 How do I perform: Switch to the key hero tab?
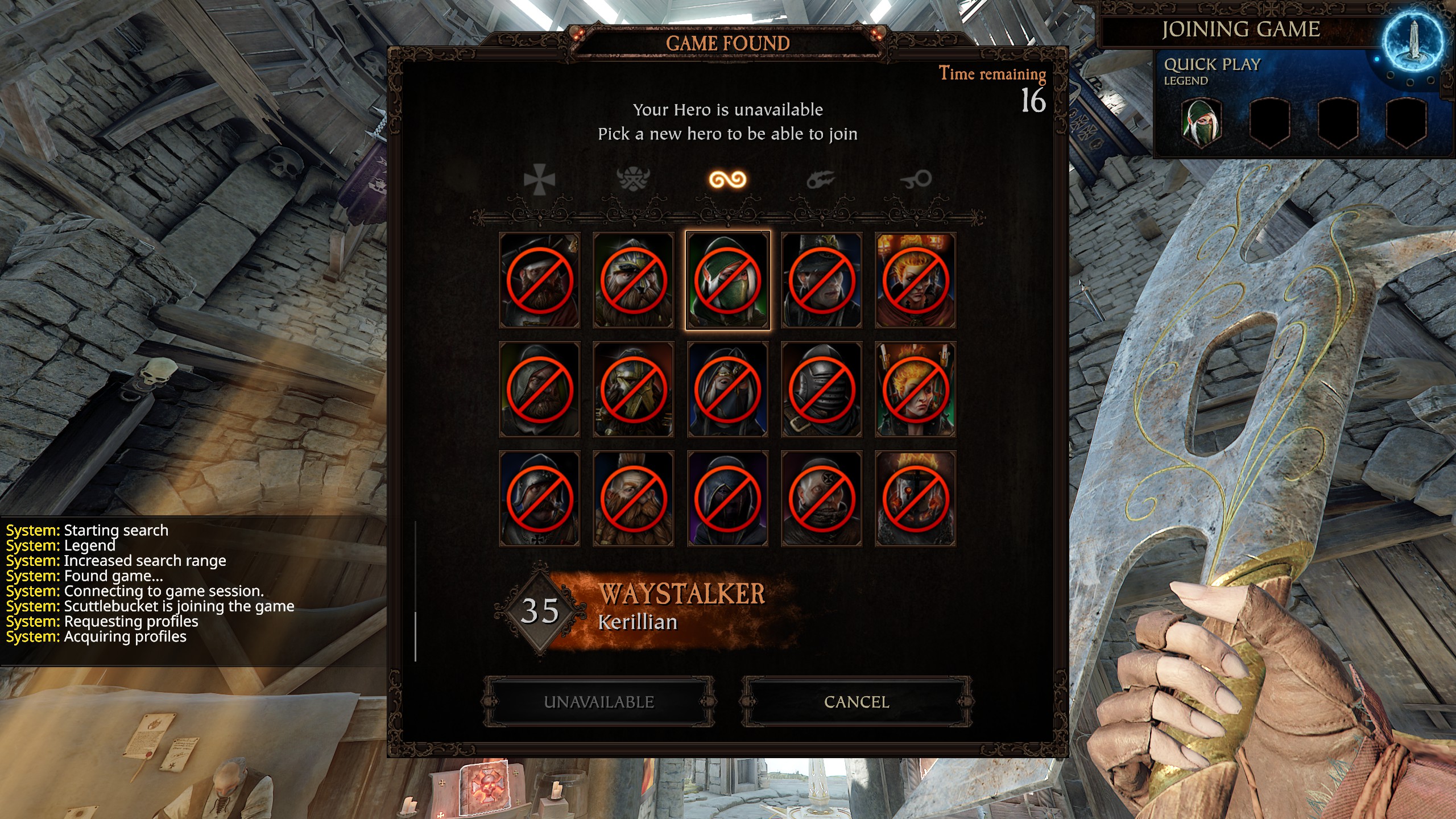click(x=915, y=180)
